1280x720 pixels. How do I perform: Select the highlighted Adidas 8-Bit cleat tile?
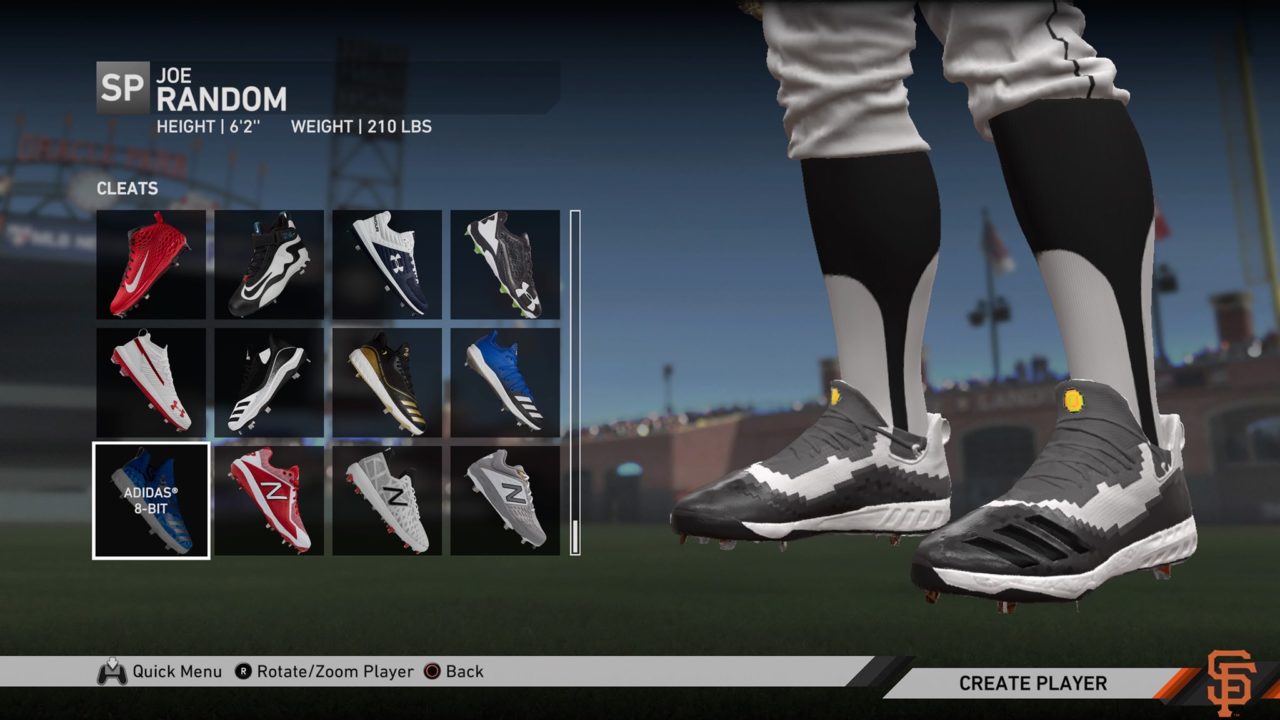click(x=151, y=500)
